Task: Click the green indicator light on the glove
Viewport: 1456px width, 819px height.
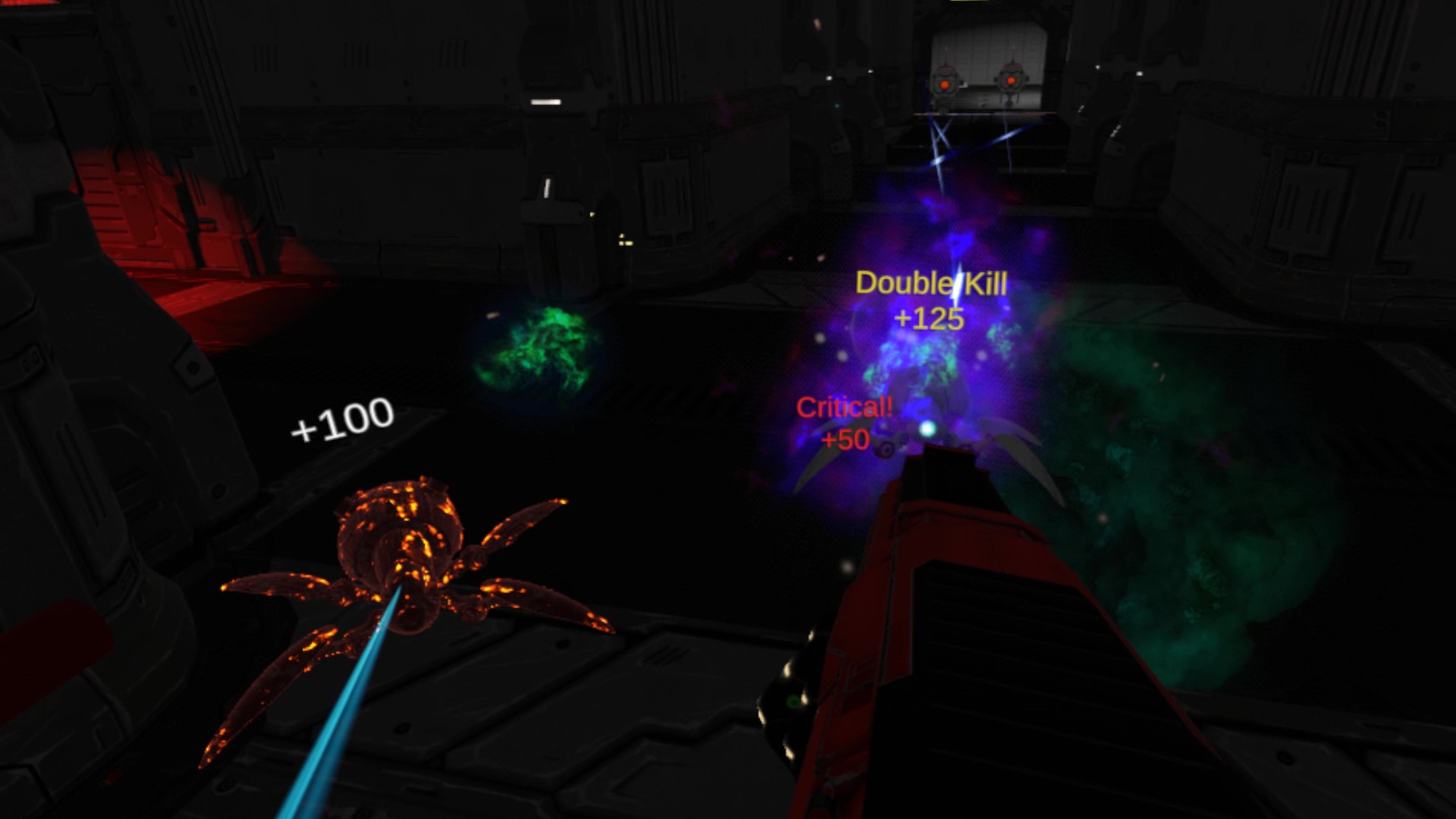Action: click(x=792, y=701)
